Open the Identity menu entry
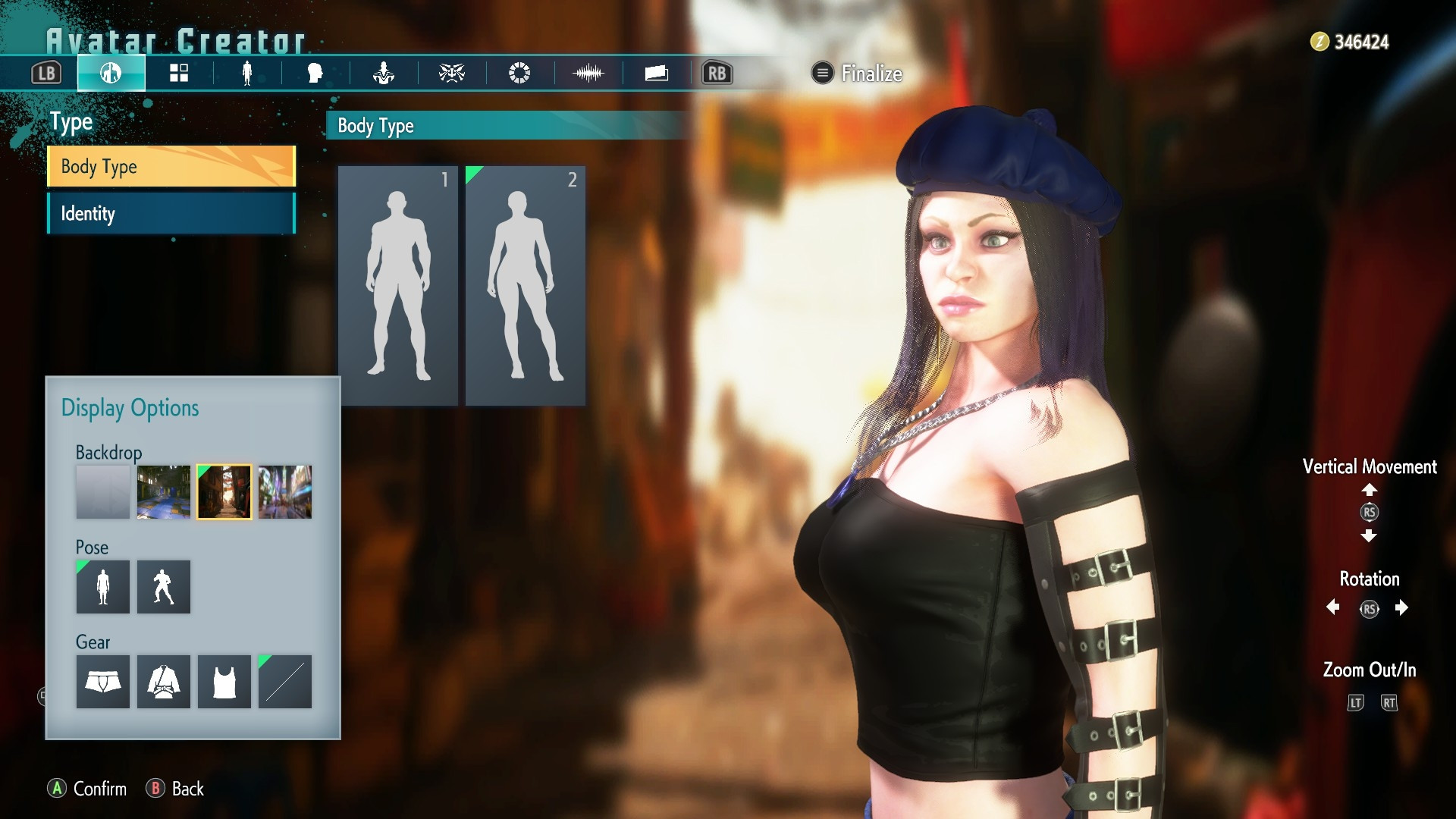 (x=171, y=213)
